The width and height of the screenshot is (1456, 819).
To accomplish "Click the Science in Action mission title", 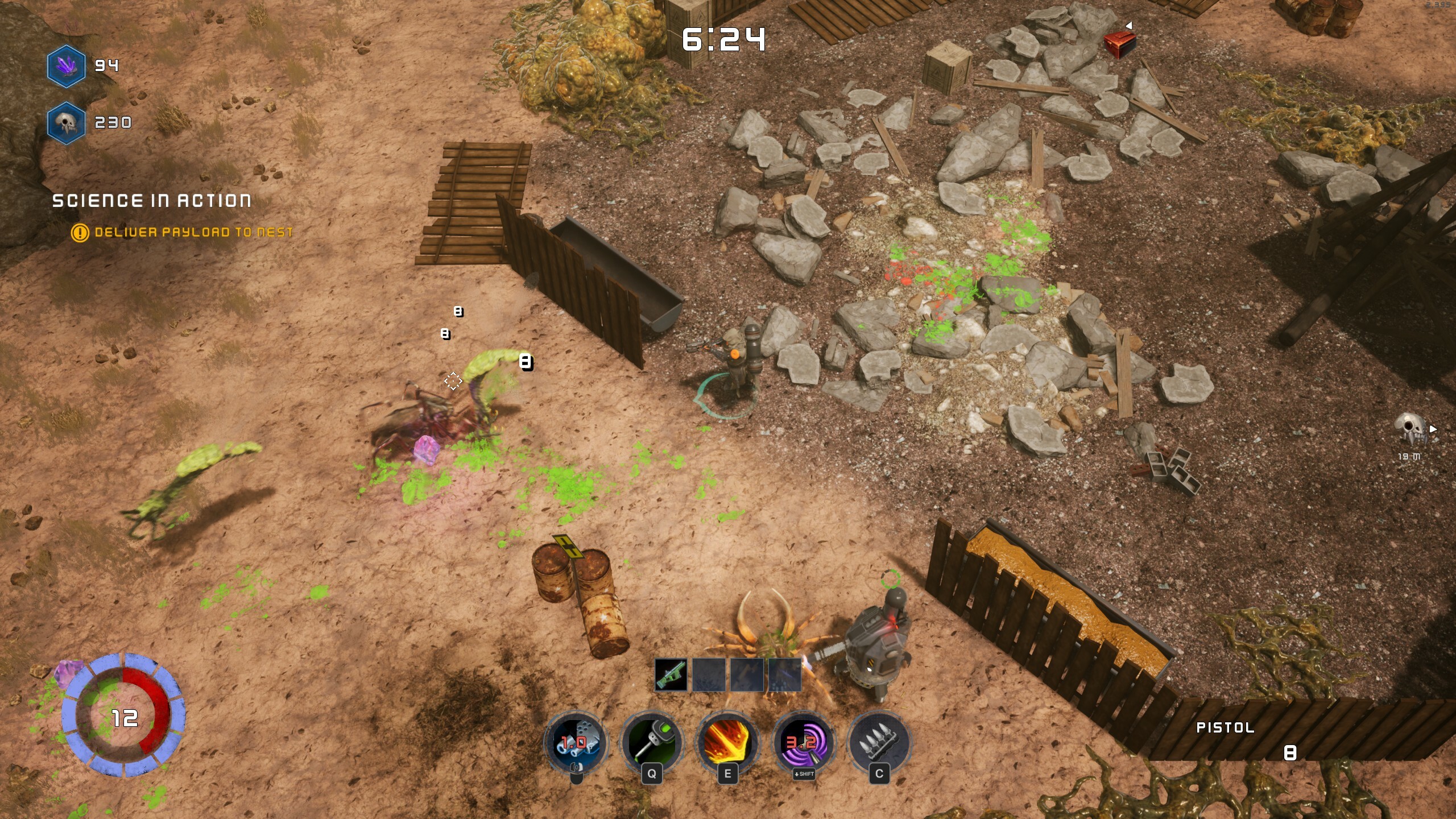I will 151,200.
